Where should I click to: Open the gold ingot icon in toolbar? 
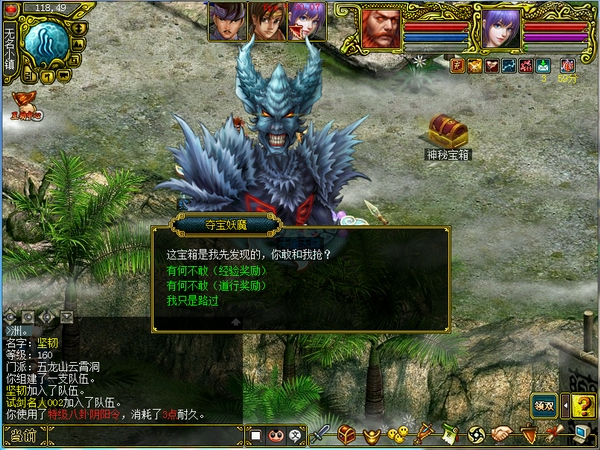click(372, 435)
